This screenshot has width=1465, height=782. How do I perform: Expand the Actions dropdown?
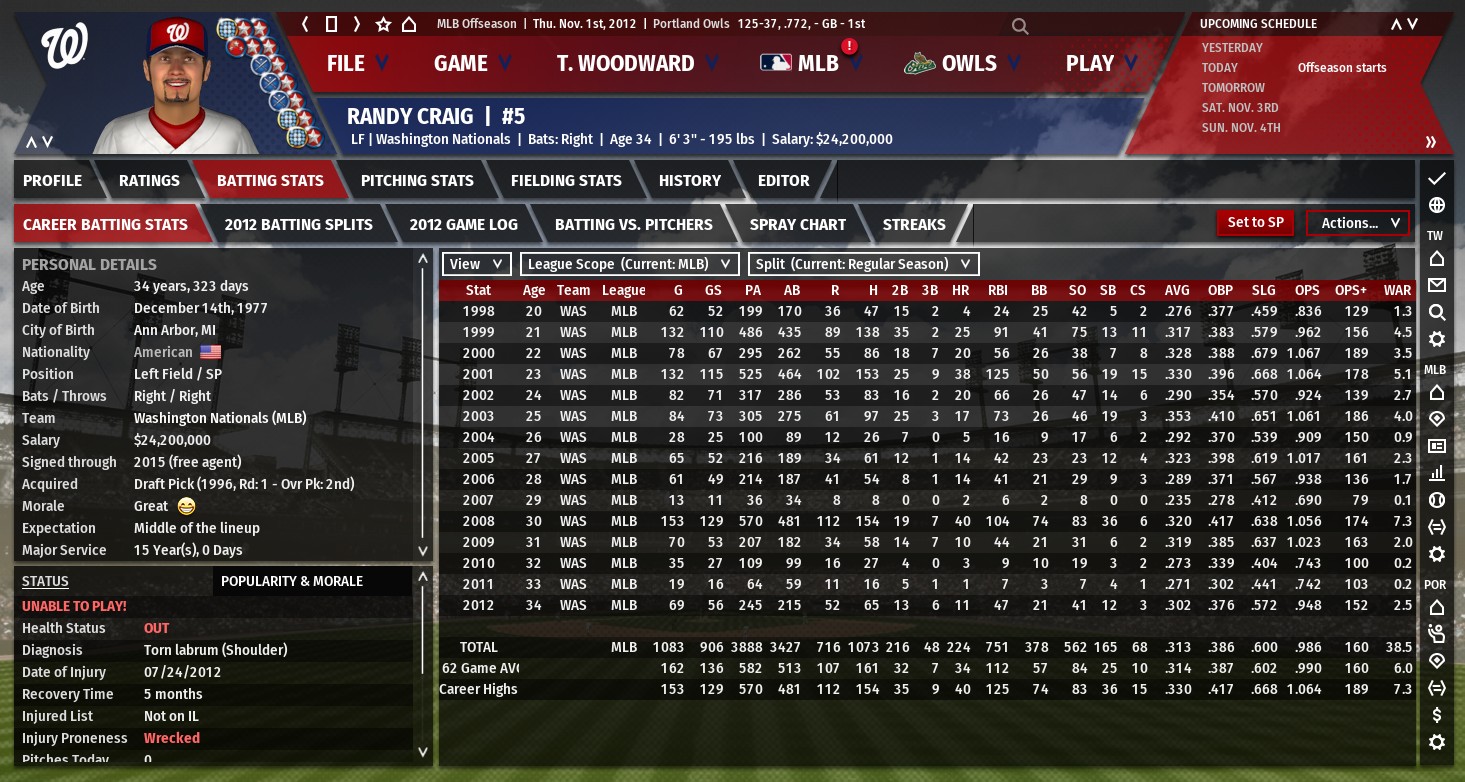1357,223
